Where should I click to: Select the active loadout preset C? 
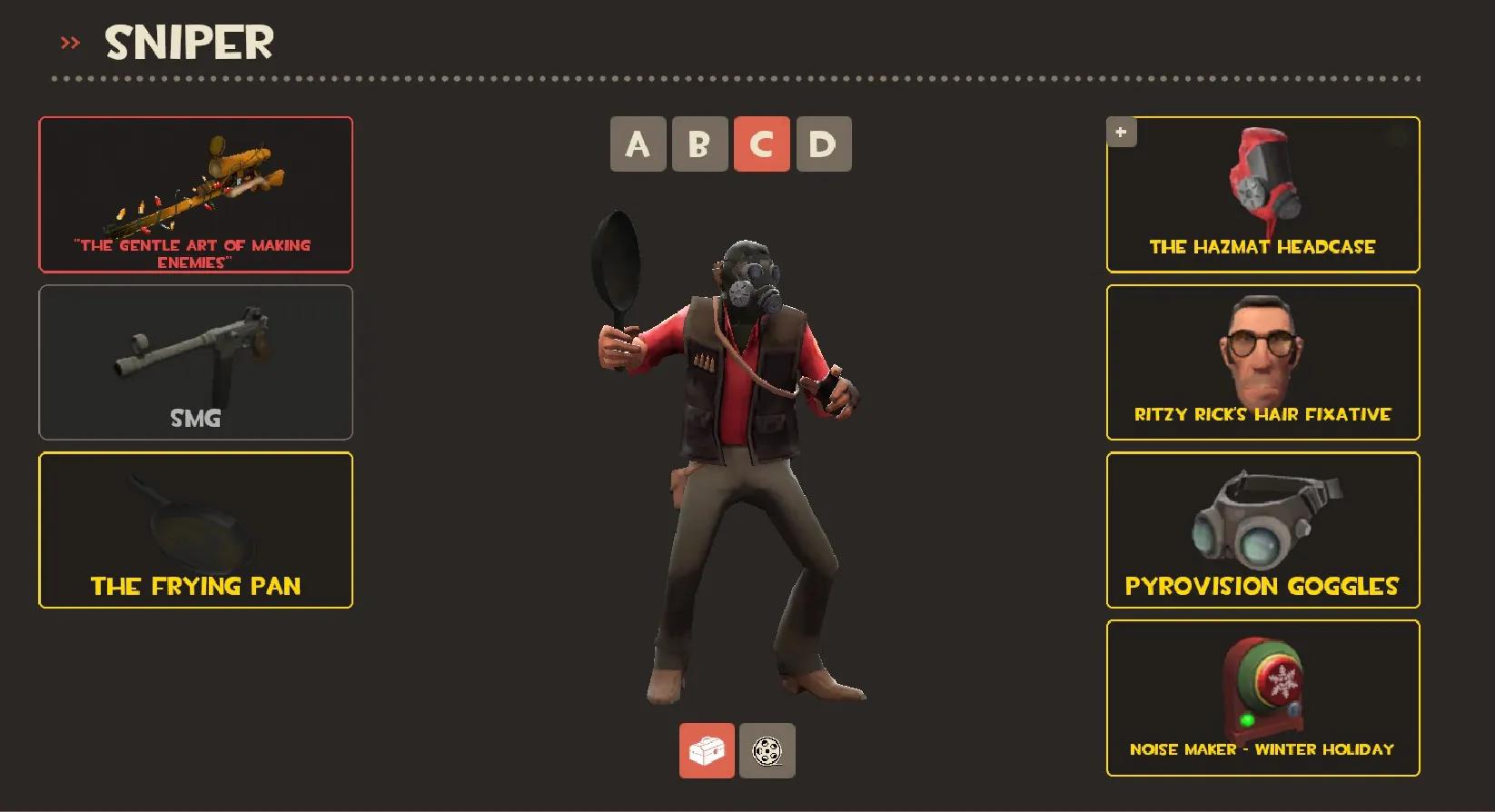760,144
